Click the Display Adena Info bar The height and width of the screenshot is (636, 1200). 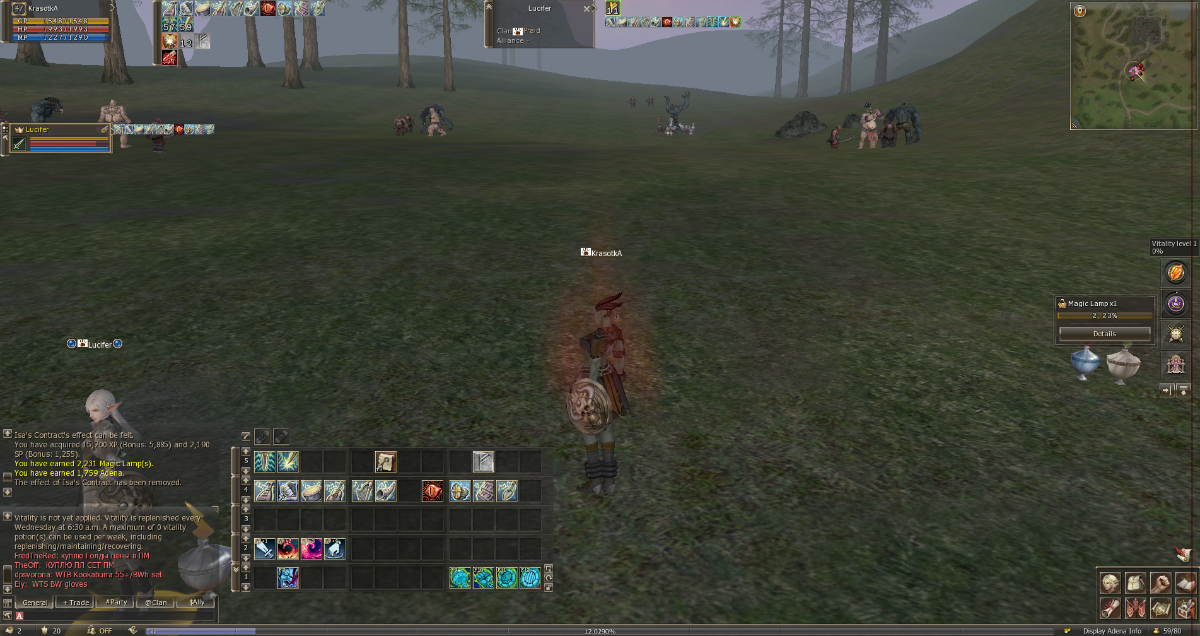[1113, 631]
